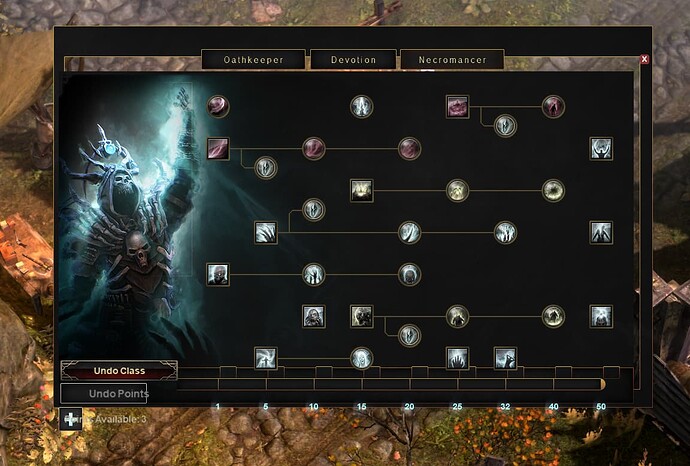The width and height of the screenshot is (690, 466).
Task: Choose the Ravenous Earth yellow eruption skill
Action: tap(362, 190)
